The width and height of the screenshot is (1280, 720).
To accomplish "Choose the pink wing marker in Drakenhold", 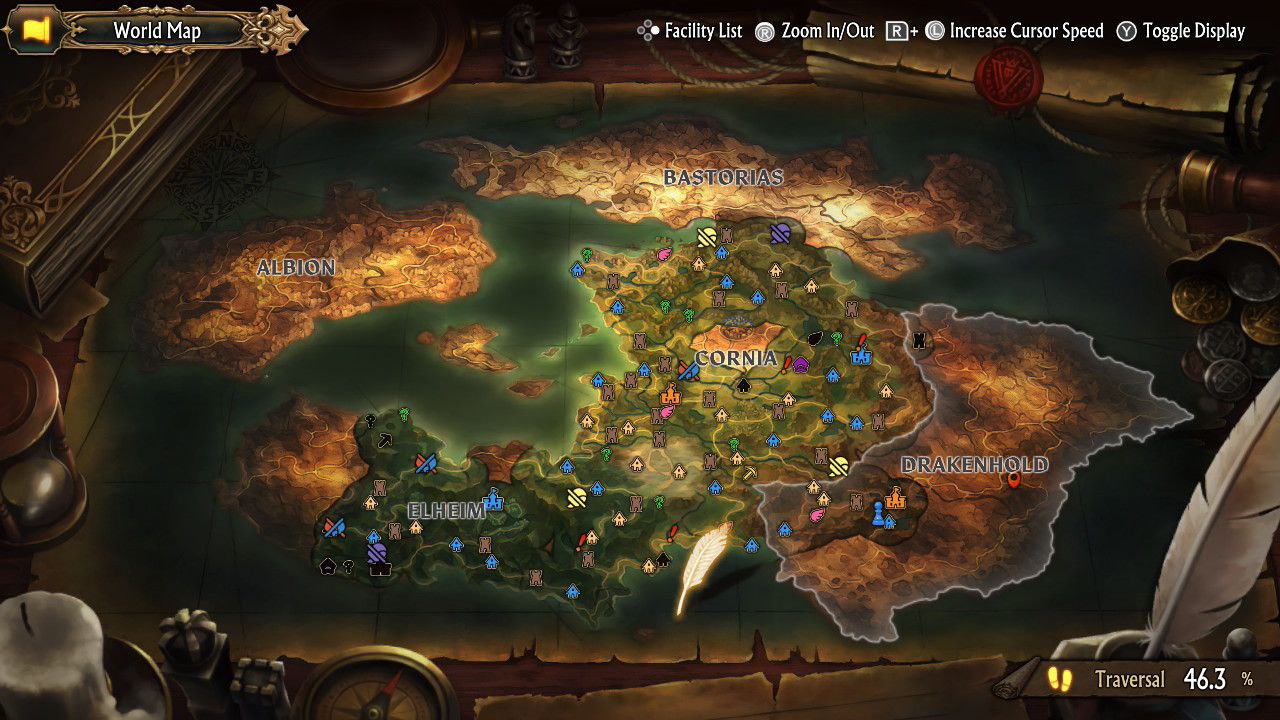I will tap(818, 515).
